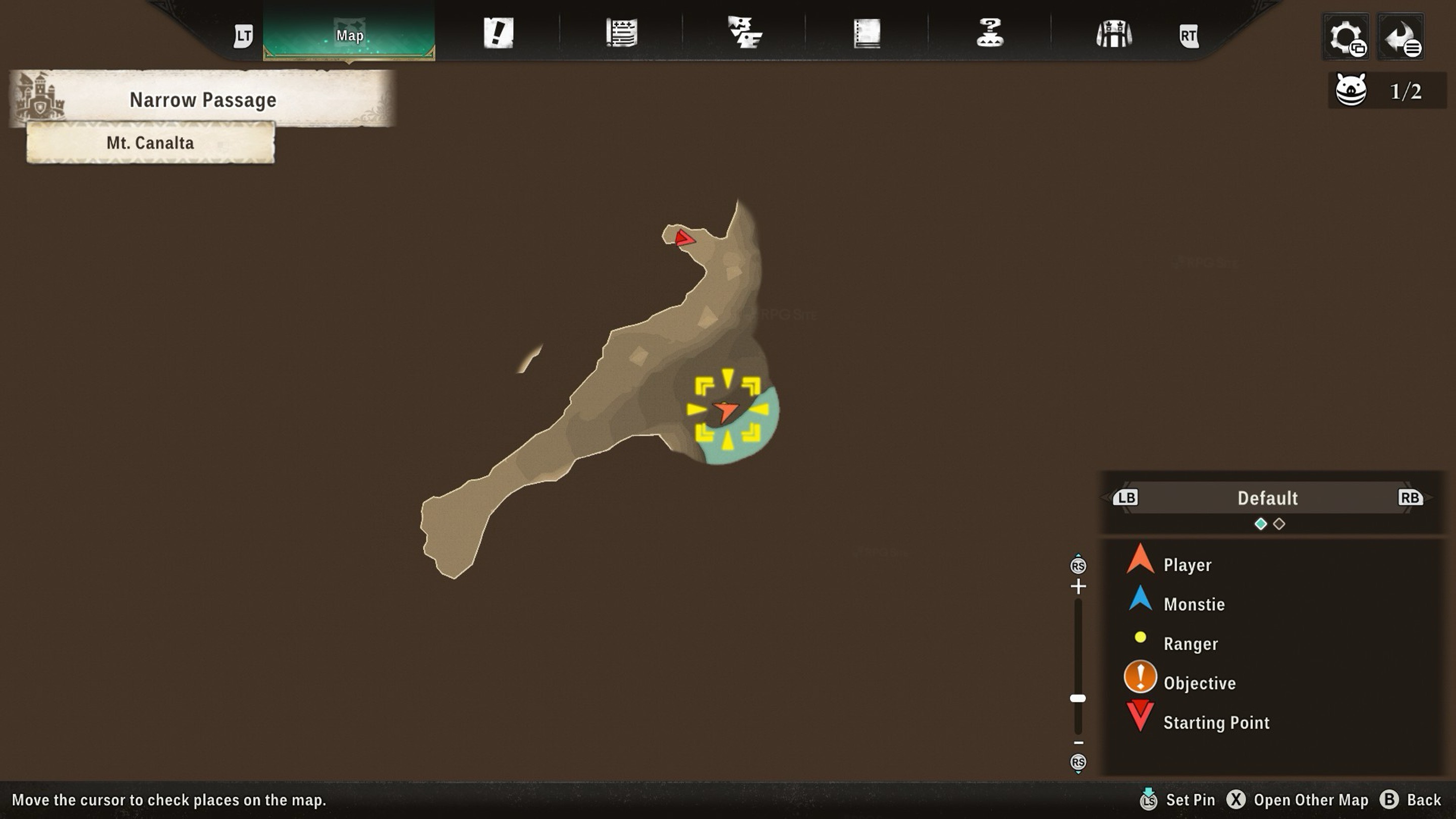Viewport: 1456px width, 819px height.
Task: Select the Map tab
Action: tap(349, 35)
